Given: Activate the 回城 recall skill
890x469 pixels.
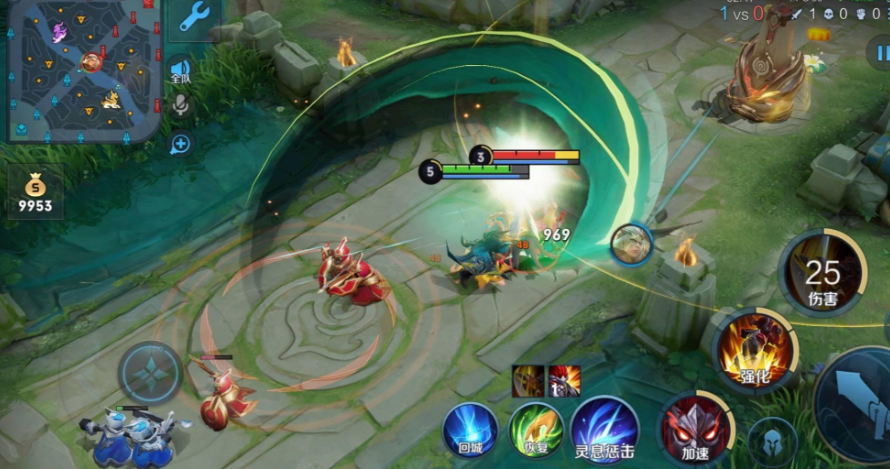Looking at the screenshot, I should [471, 430].
